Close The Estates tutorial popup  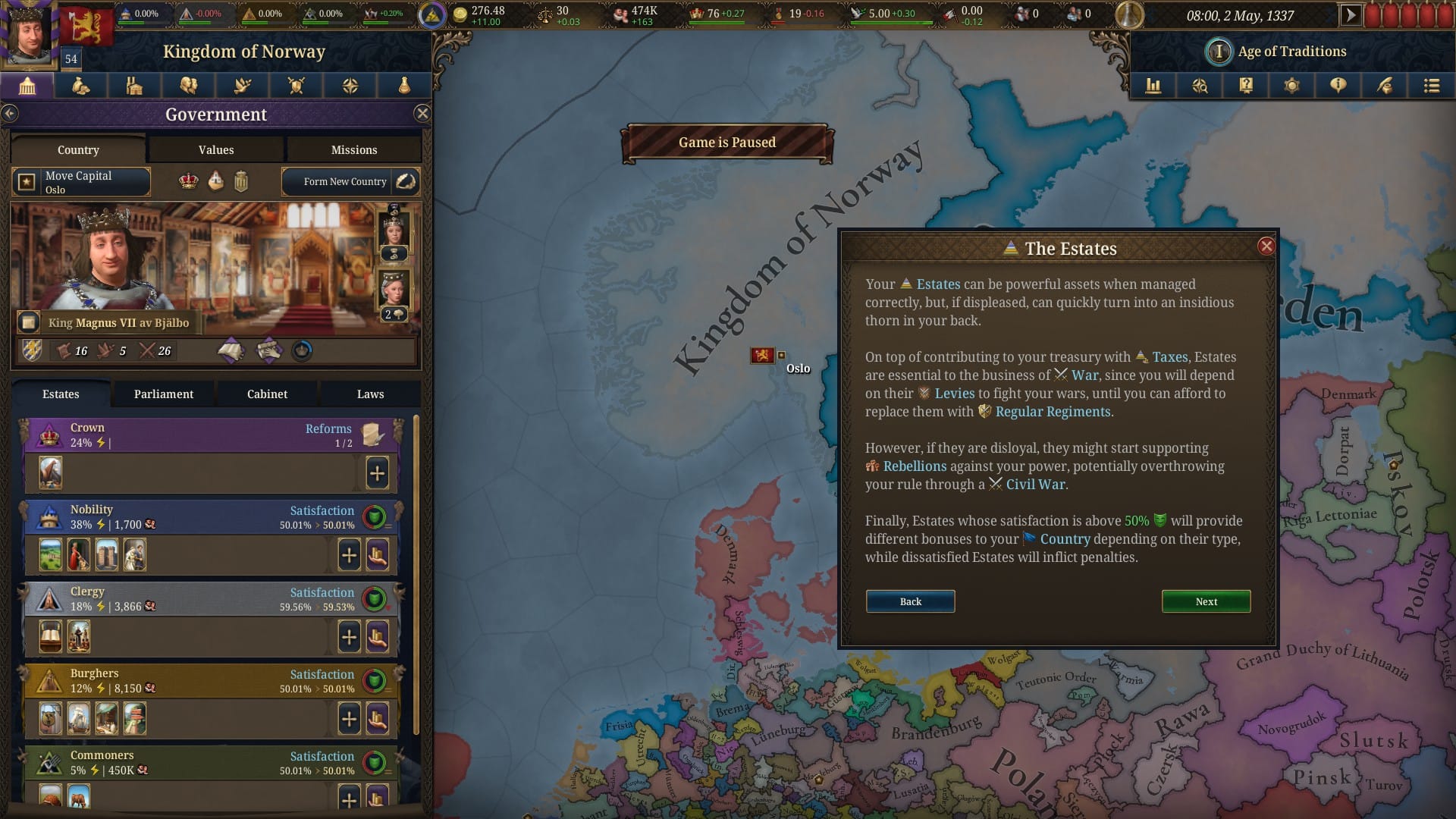click(x=1266, y=246)
